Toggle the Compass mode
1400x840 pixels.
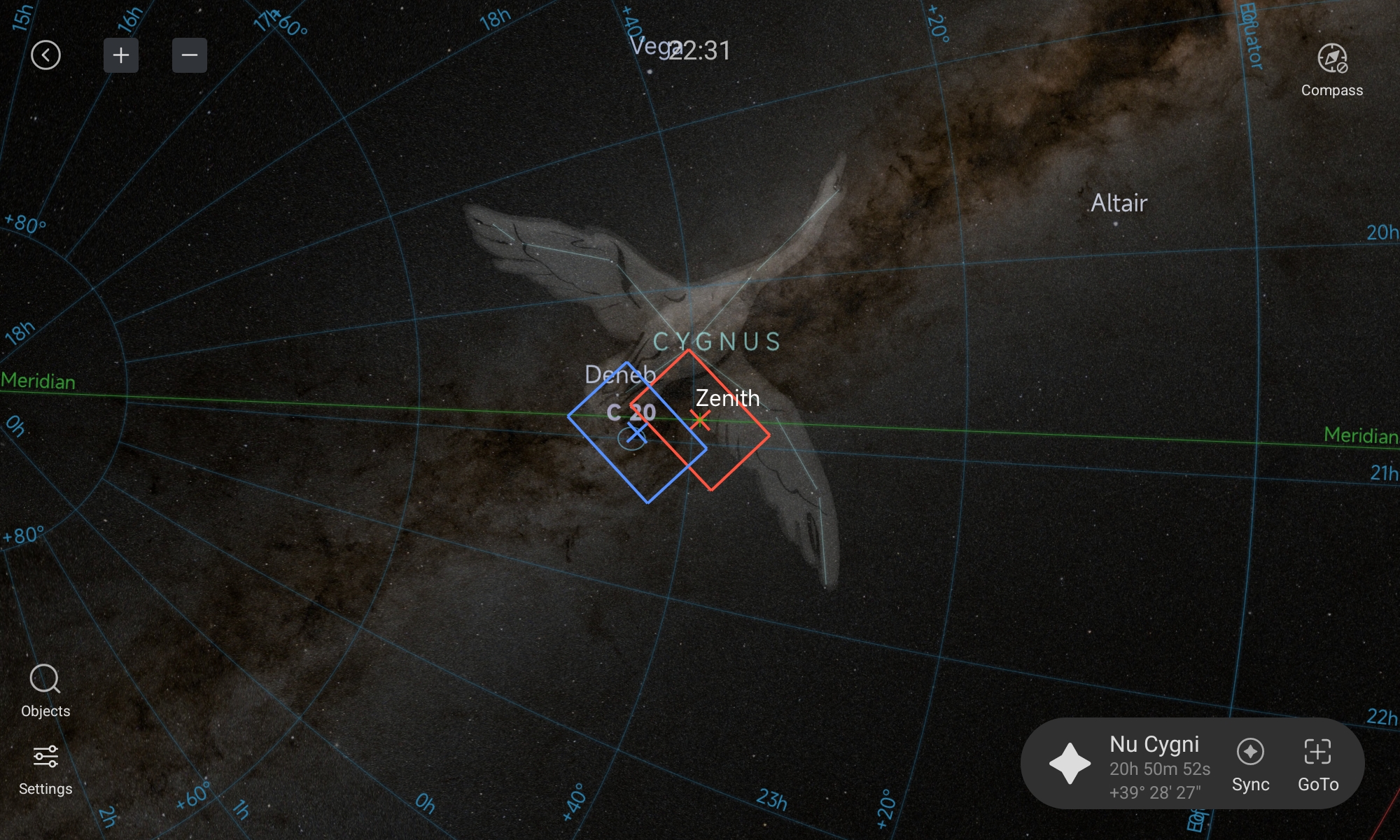click(1331, 69)
